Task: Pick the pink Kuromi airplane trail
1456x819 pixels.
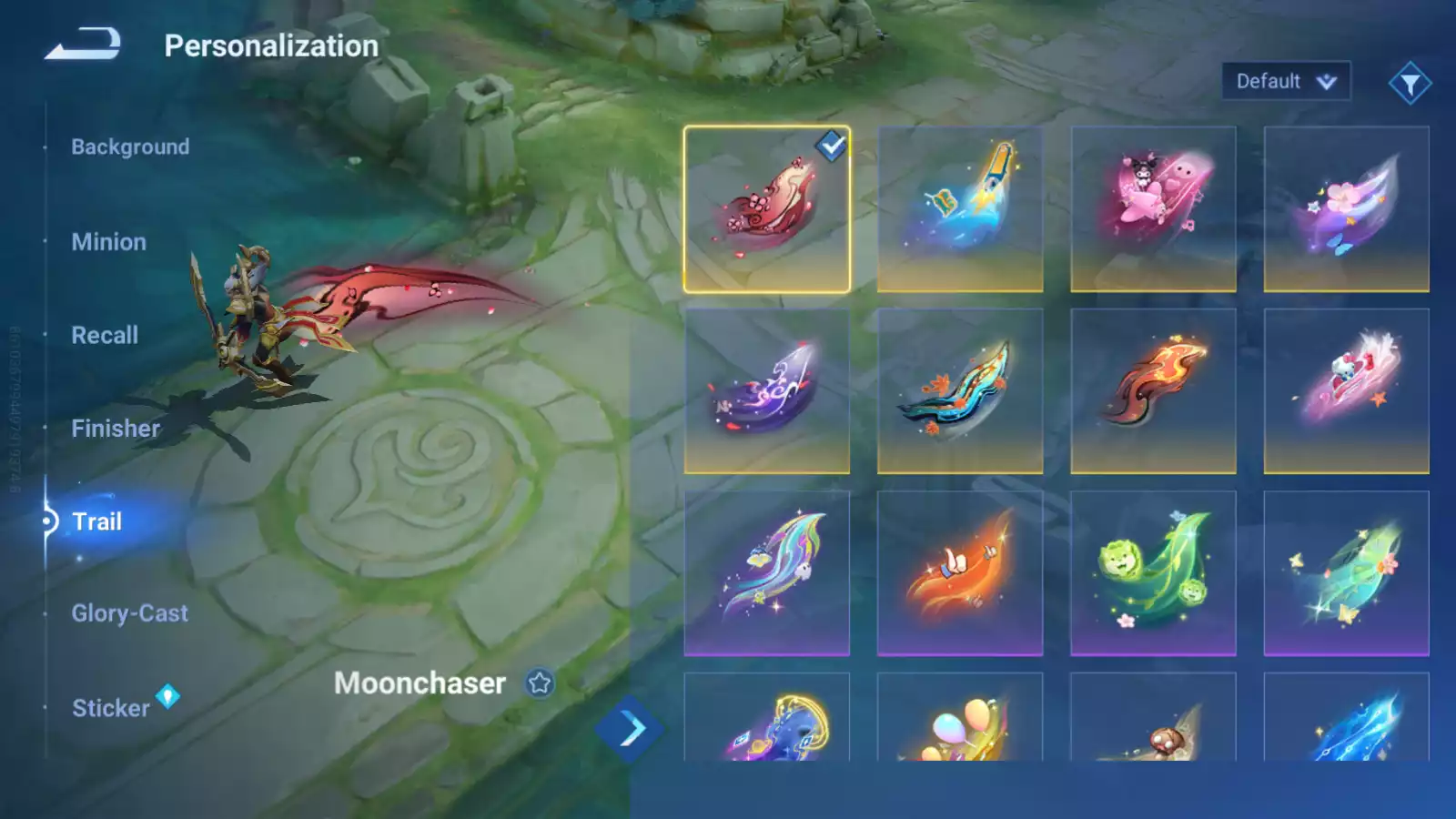Action: [x=1153, y=209]
